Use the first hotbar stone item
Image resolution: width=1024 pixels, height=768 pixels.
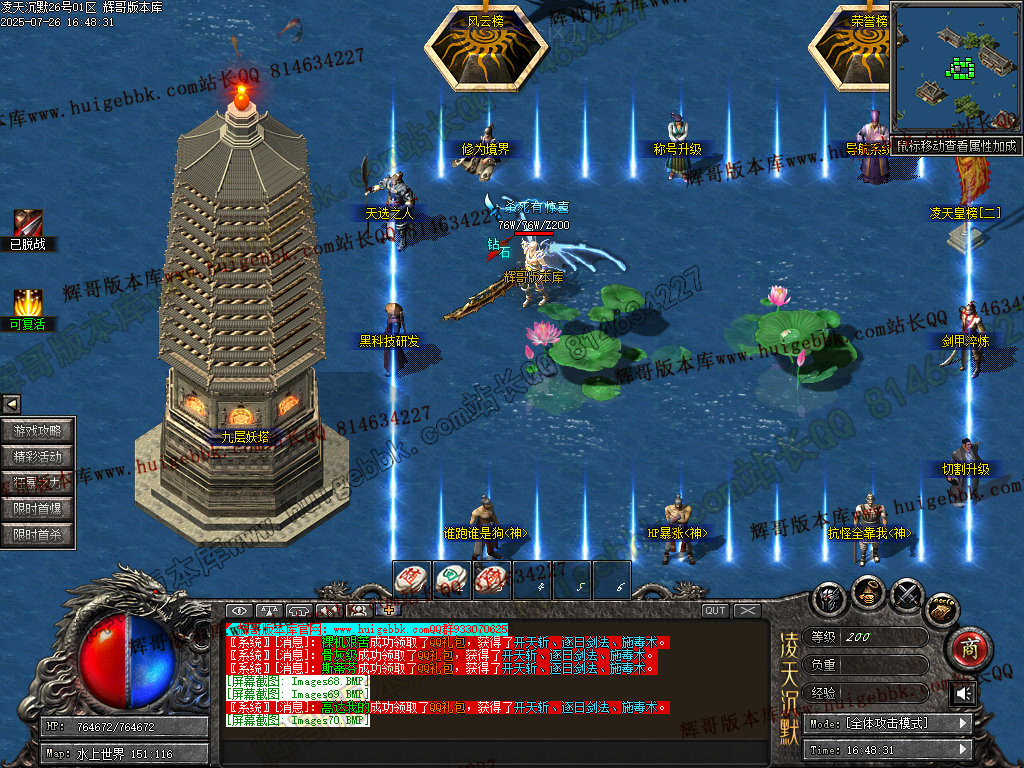(412, 579)
